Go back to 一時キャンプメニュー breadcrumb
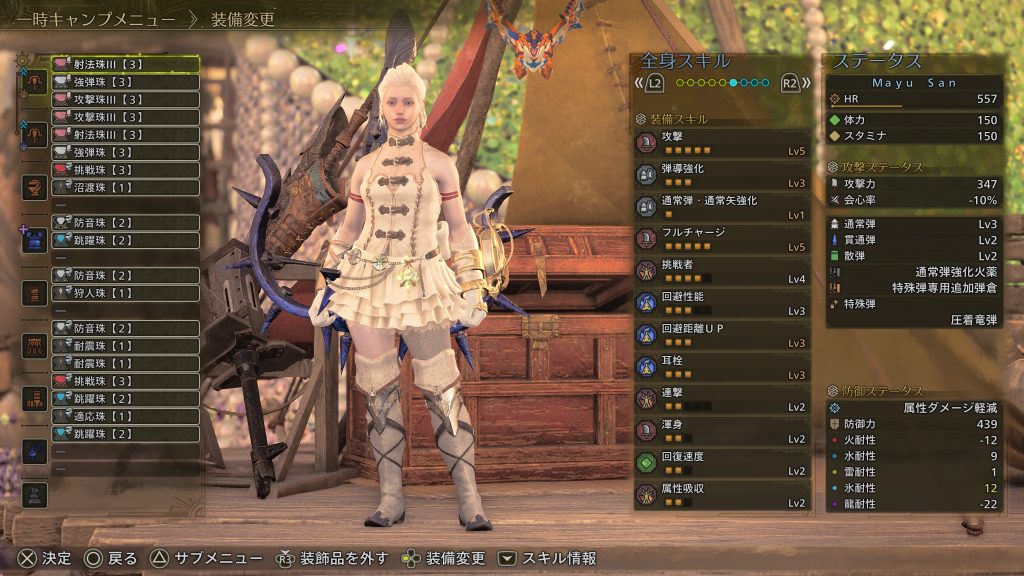1024x576 pixels. (x=90, y=19)
